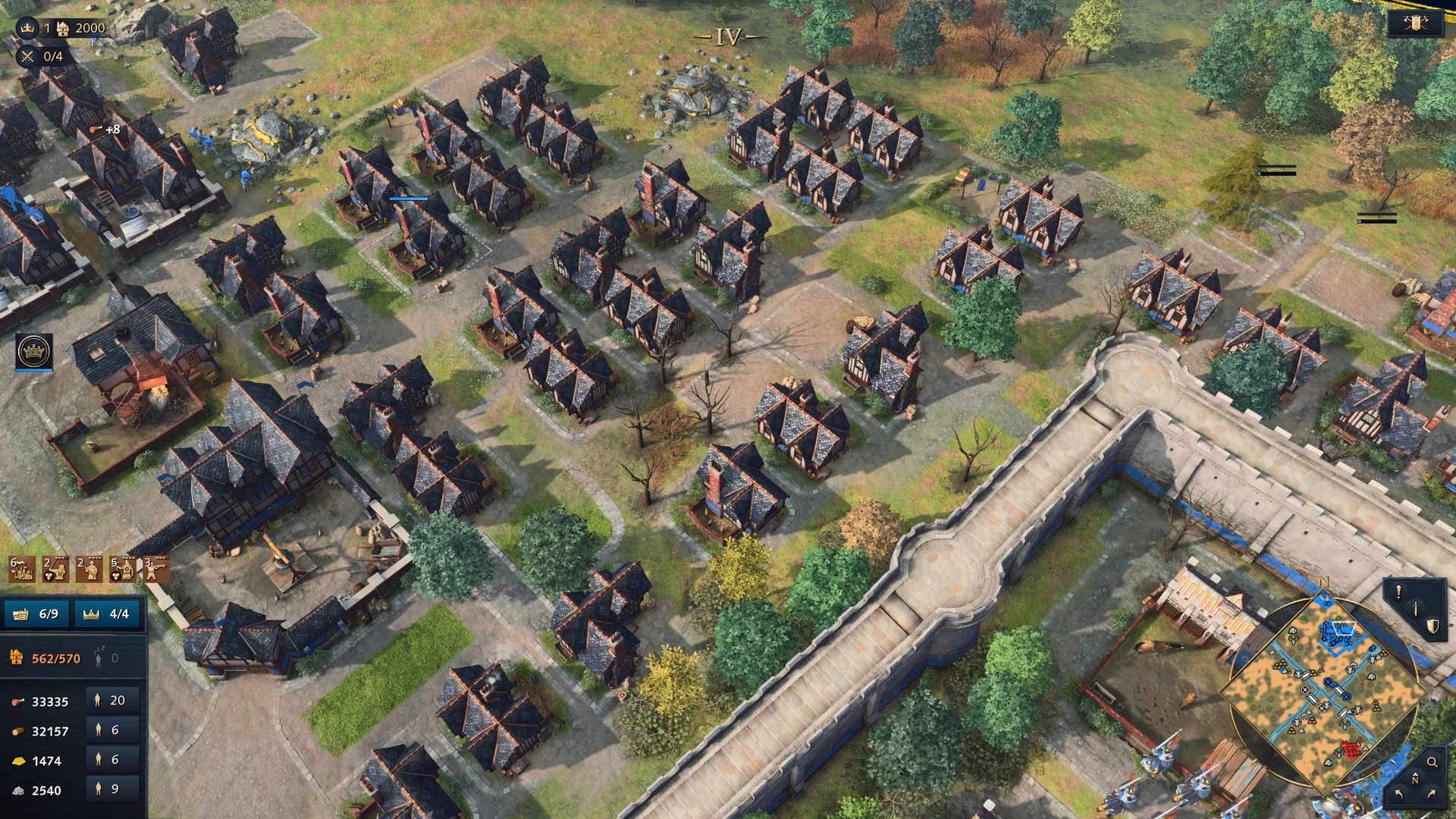Image resolution: width=1456 pixels, height=819 pixels.
Task: Click the crown 4/4 button
Action: [x=107, y=613]
